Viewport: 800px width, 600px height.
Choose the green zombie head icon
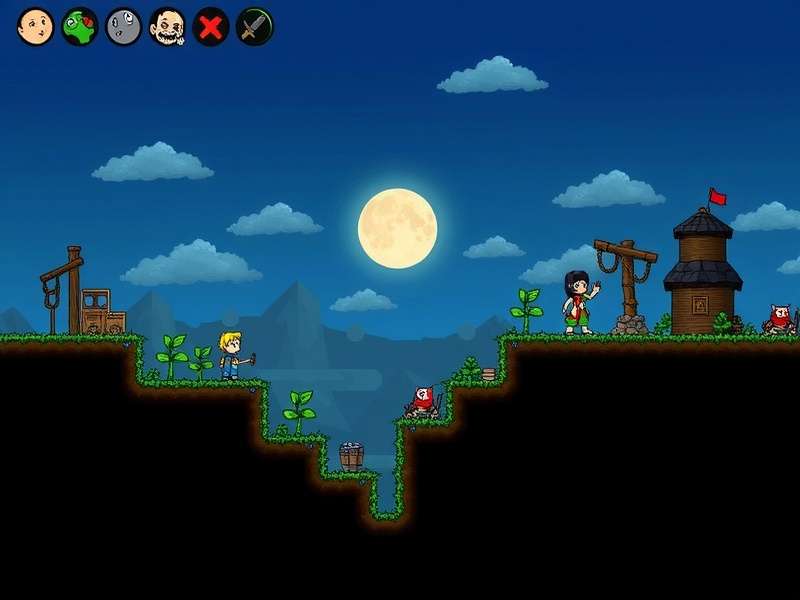tap(79, 27)
